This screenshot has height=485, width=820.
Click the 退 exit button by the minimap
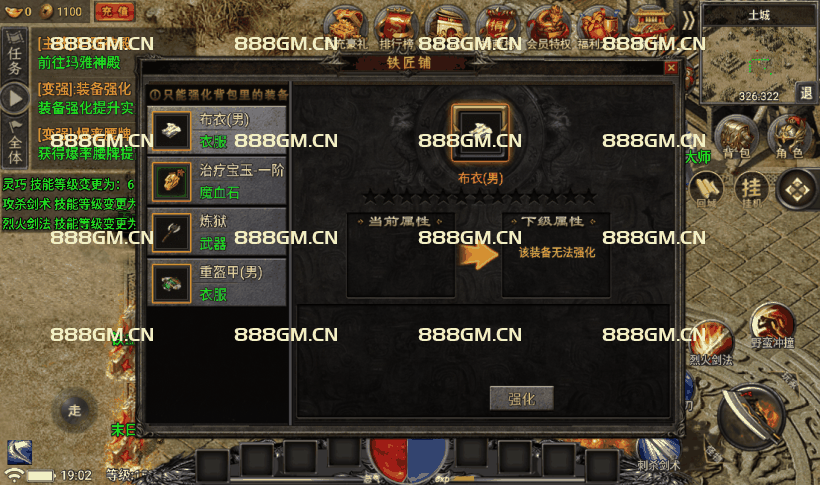point(806,93)
